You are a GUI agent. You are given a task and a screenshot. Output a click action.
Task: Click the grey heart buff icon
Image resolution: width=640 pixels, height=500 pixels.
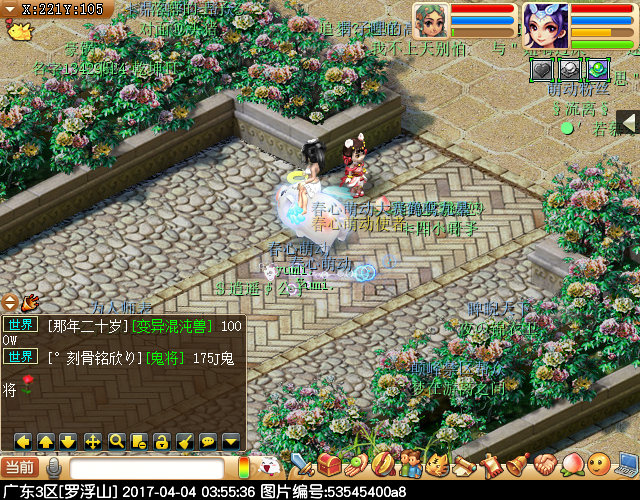point(541,69)
